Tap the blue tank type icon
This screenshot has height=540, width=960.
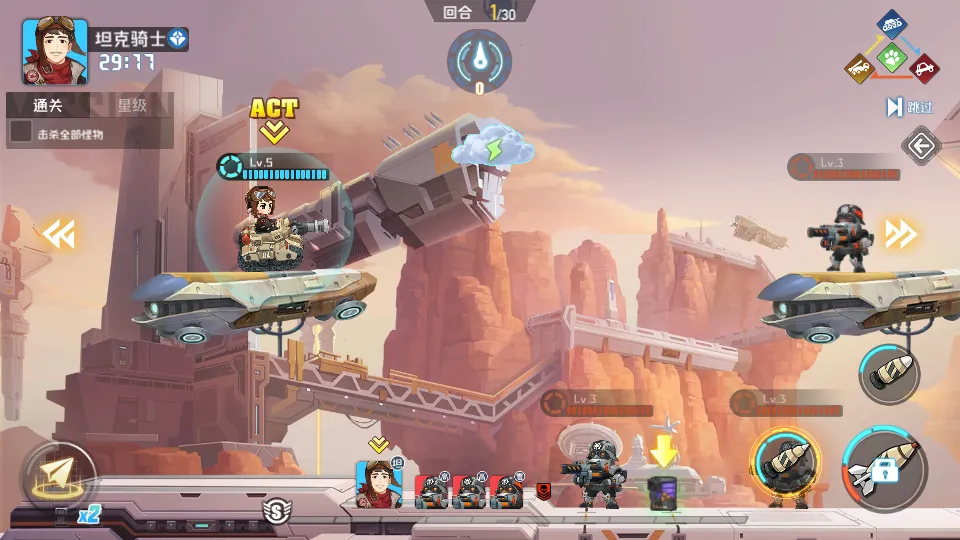pyautogui.click(x=892, y=24)
